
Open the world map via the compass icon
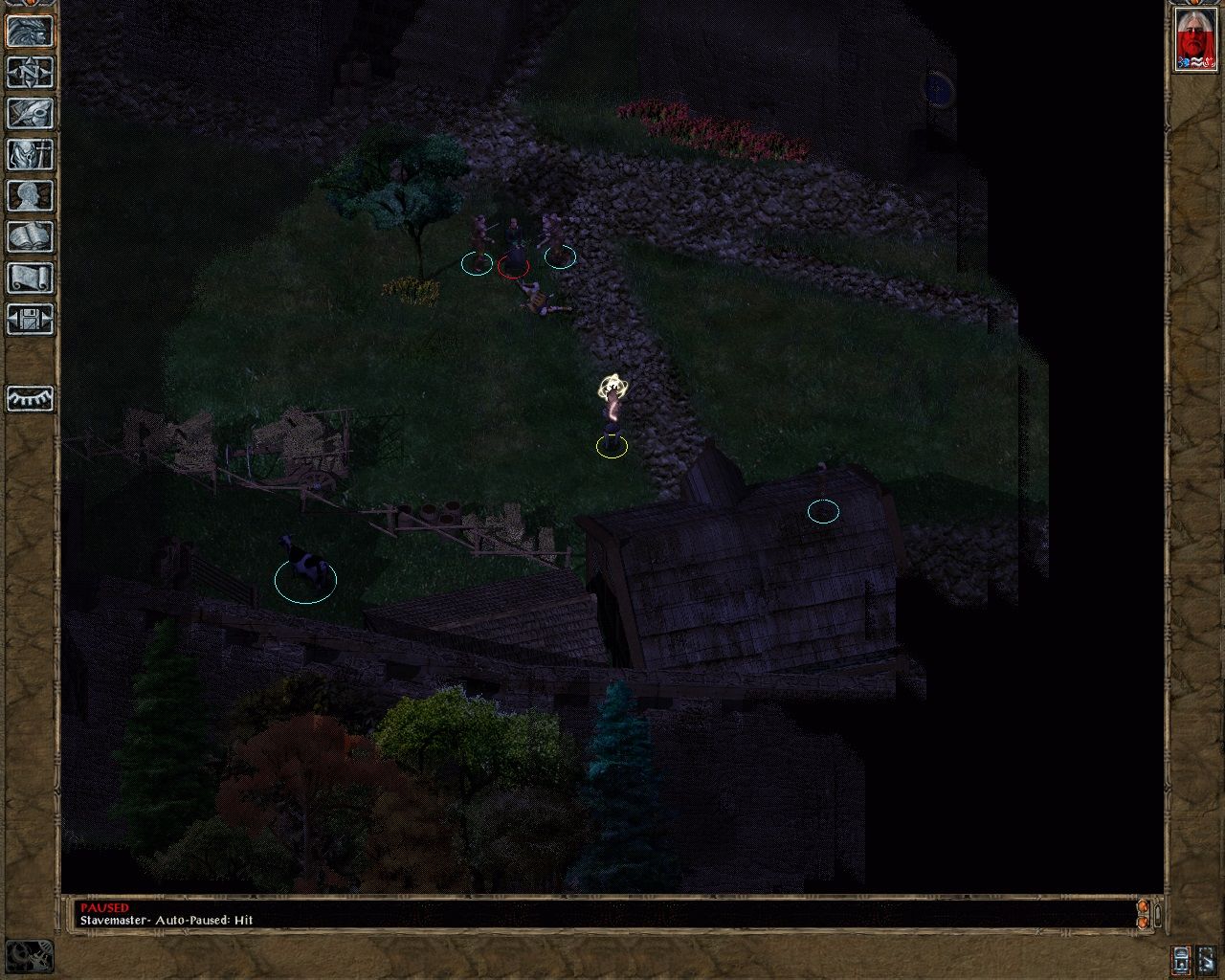coord(29,72)
